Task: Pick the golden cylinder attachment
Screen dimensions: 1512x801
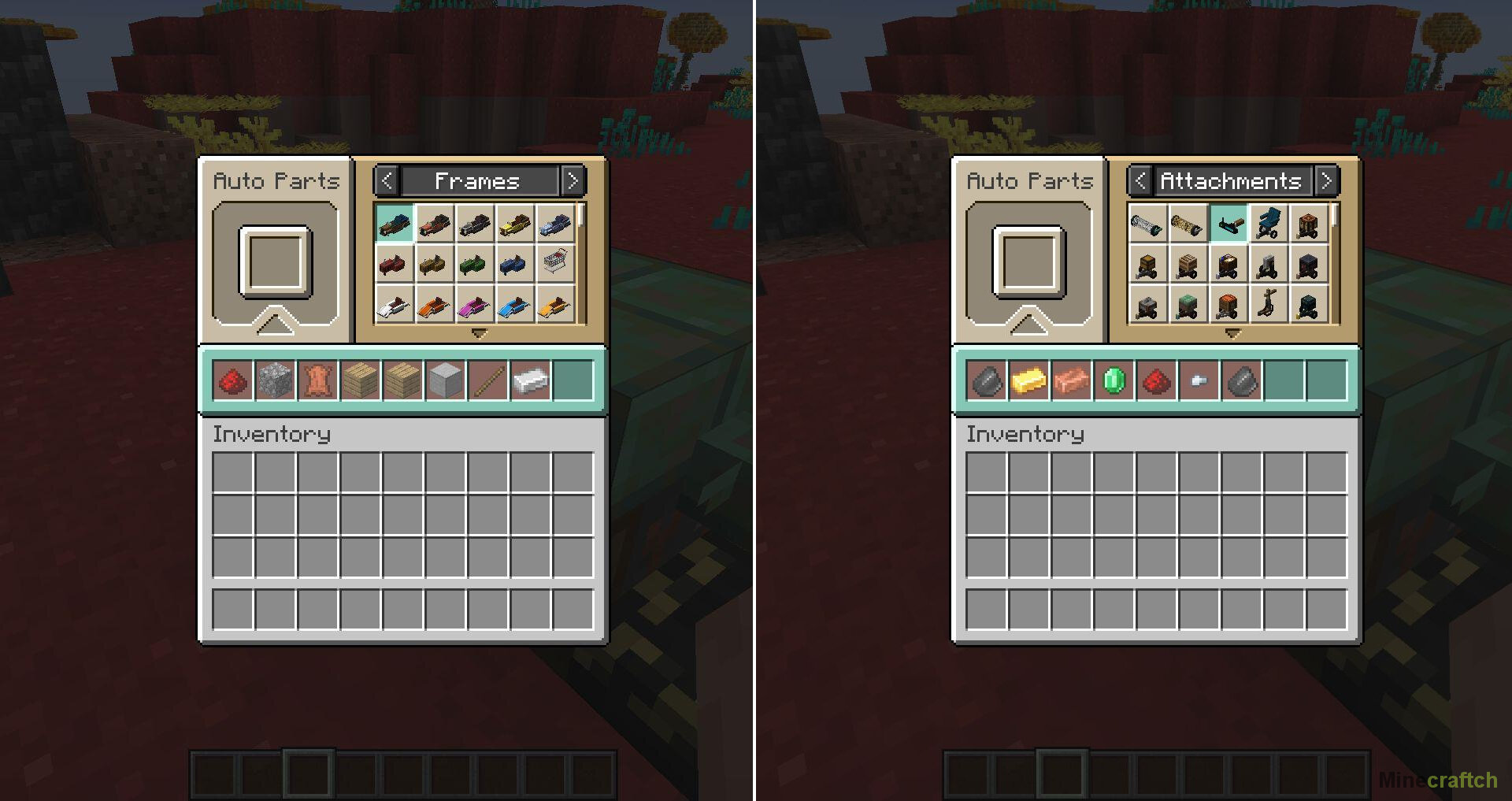Action: (x=1188, y=224)
